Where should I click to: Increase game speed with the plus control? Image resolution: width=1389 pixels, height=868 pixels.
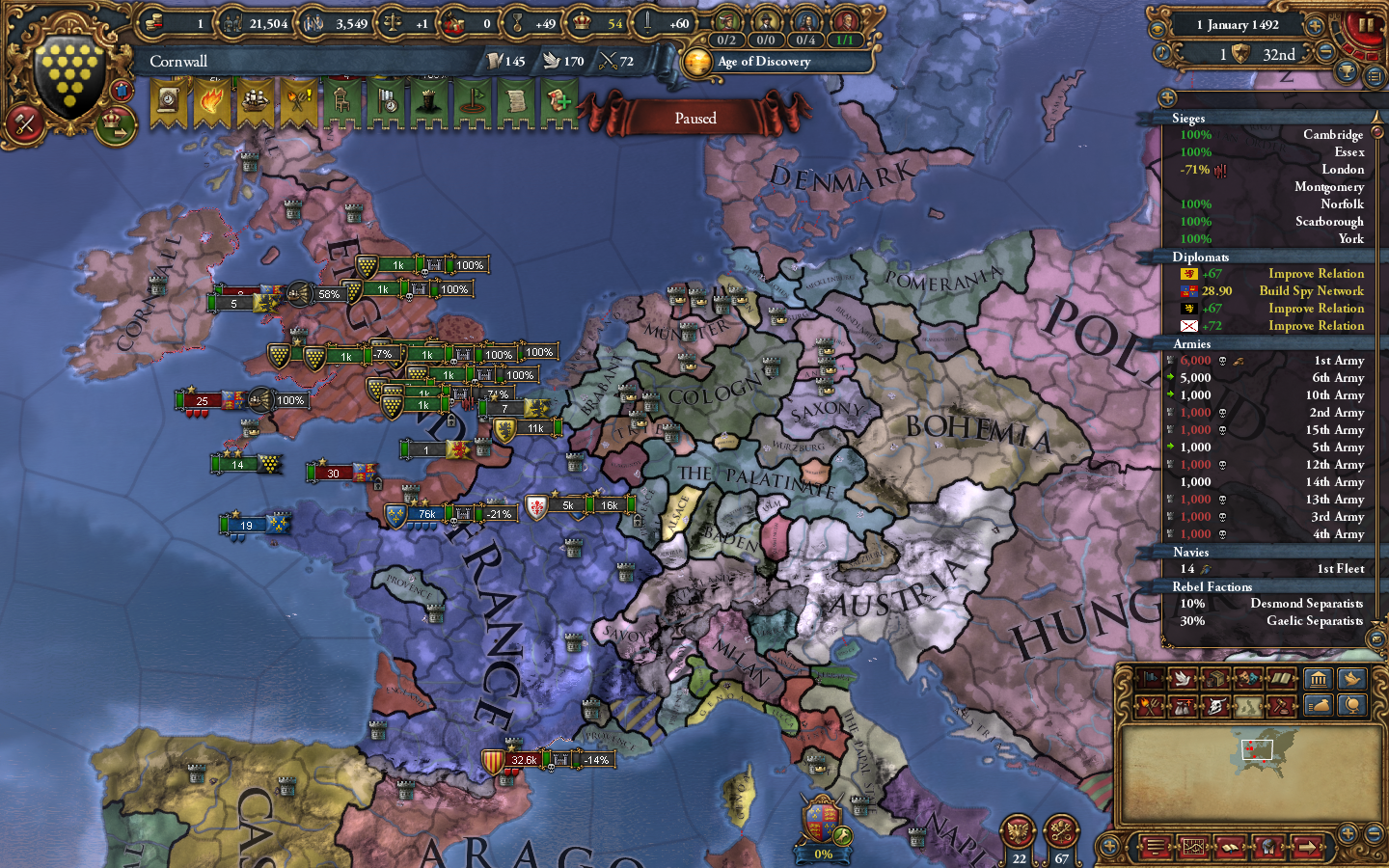coord(1315,25)
